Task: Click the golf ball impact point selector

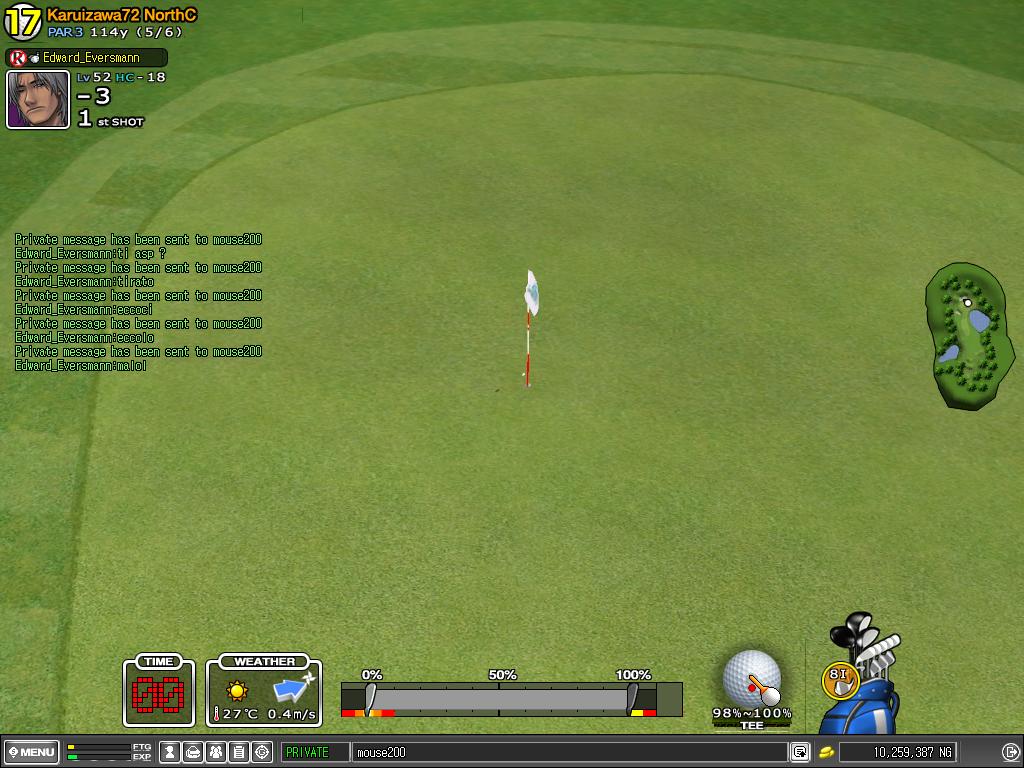Action: [751, 680]
